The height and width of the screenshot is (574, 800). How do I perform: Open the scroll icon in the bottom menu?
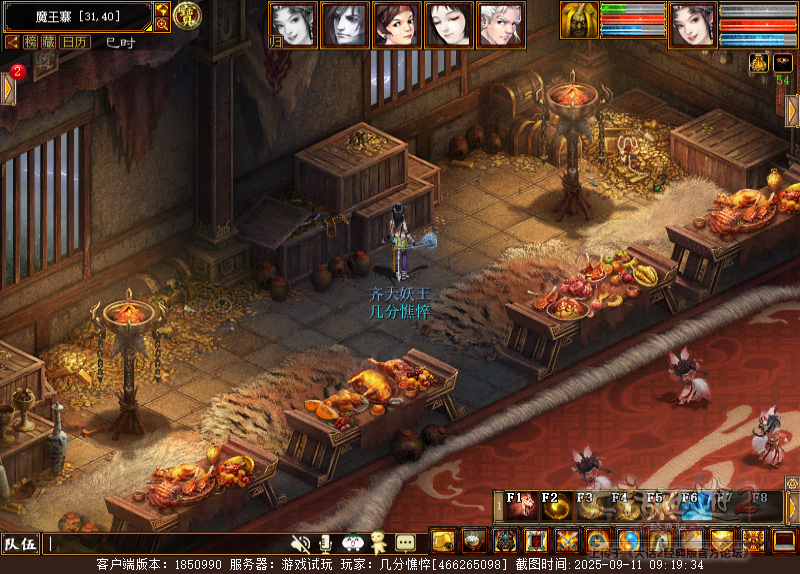pyautogui.click(x=443, y=542)
